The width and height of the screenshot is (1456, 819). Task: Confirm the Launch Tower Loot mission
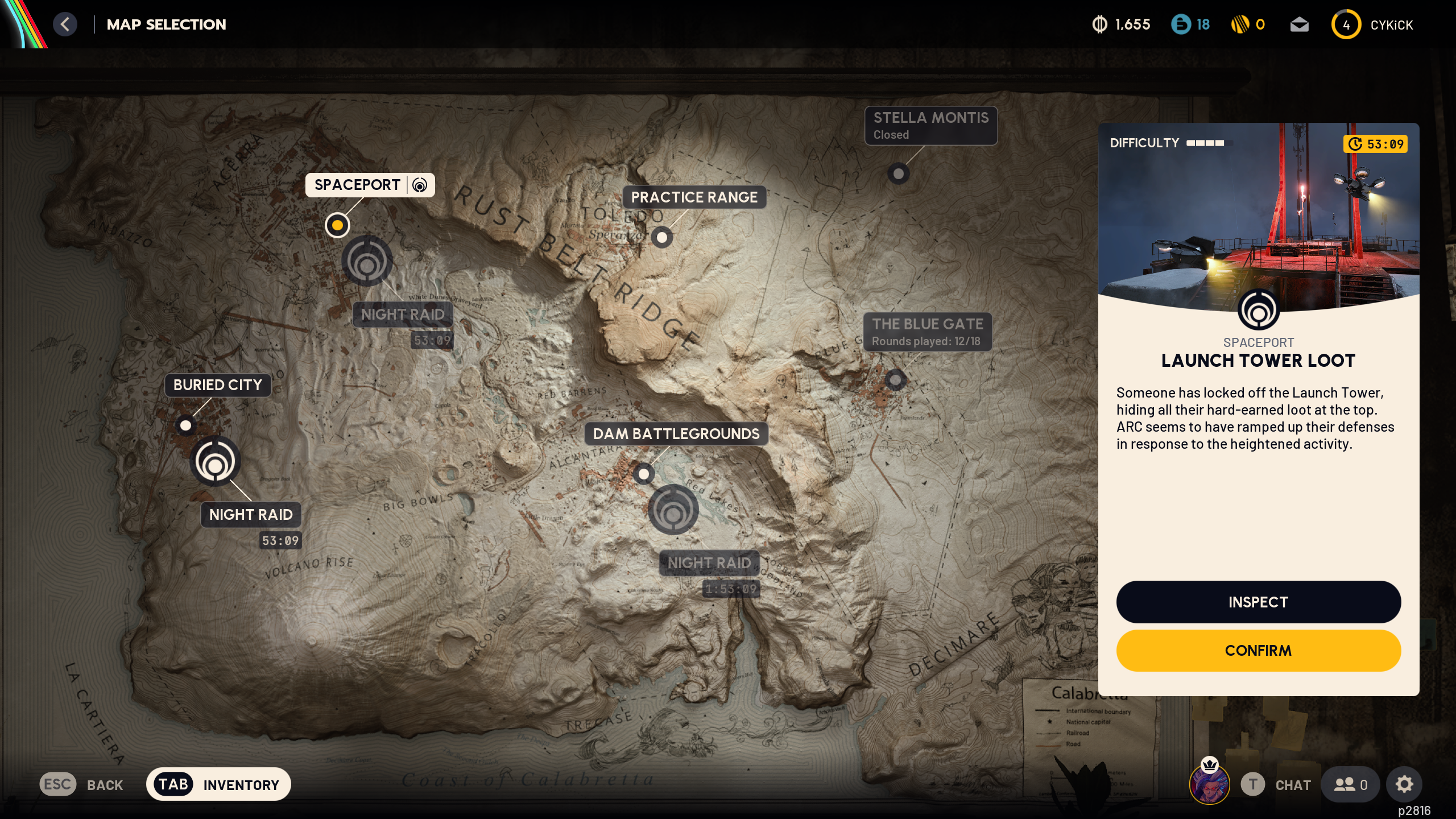1258,651
